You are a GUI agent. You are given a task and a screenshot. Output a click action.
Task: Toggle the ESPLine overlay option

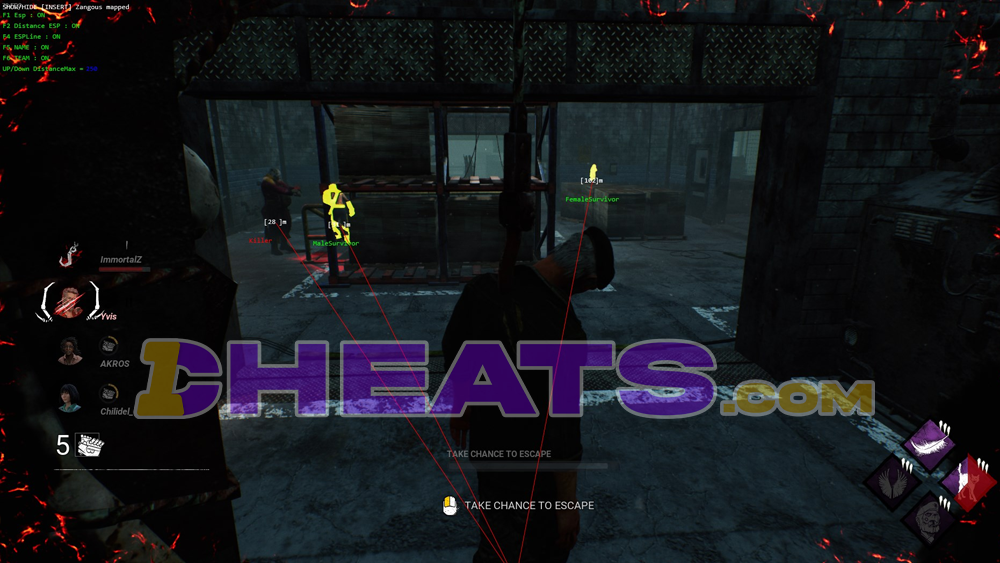[x=31, y=36]
